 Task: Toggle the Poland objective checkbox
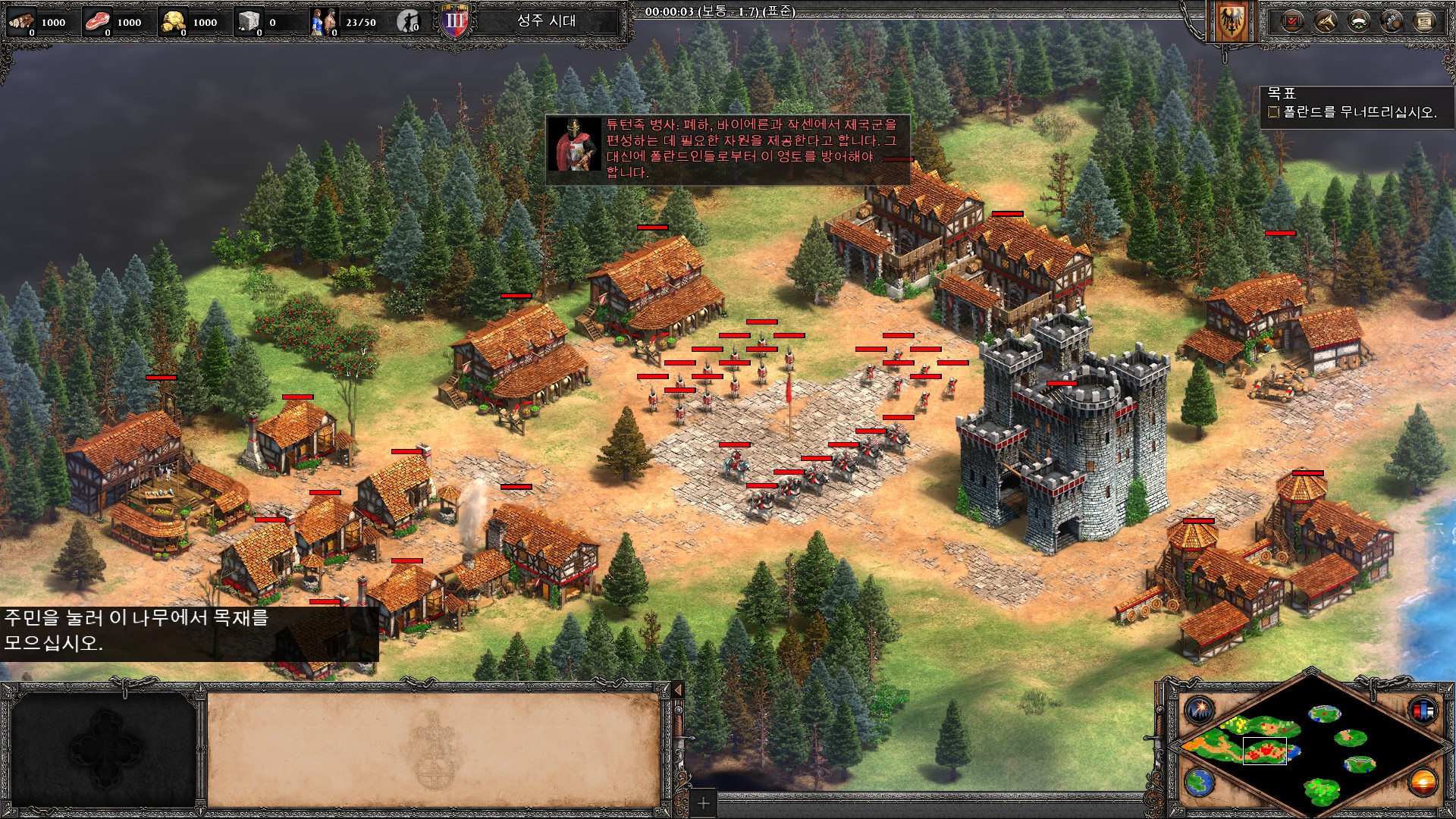coord(1273,112)
